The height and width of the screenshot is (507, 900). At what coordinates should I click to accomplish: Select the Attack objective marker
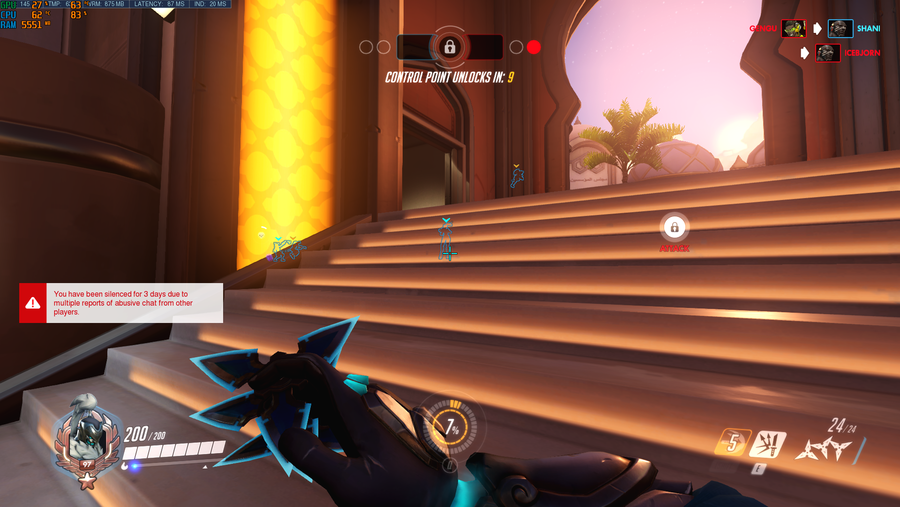click(x=674, y=229)
